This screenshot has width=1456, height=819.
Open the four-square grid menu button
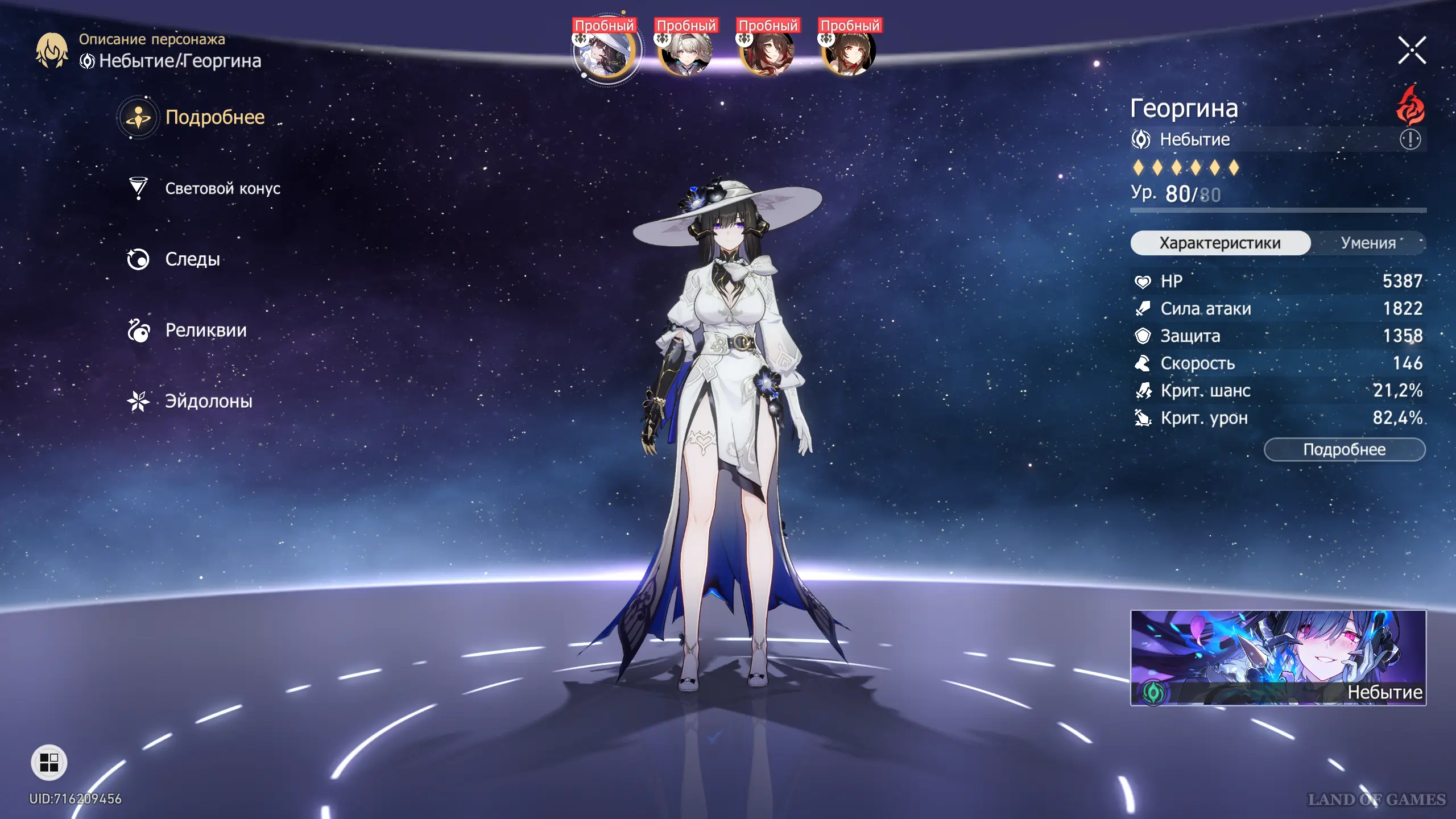(49, 762)
